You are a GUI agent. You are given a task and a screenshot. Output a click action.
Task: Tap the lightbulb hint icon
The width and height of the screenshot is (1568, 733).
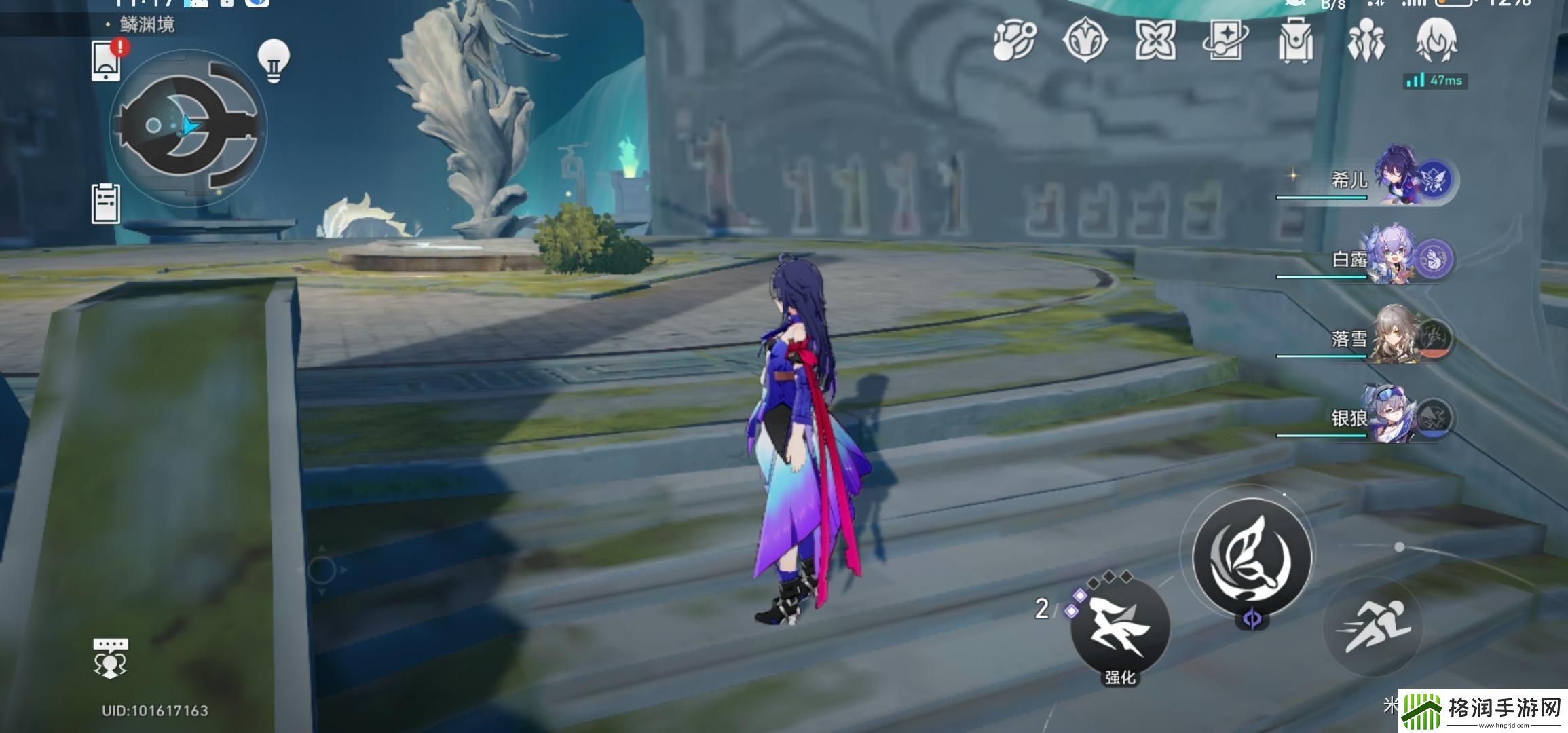(x=274, y=61)
